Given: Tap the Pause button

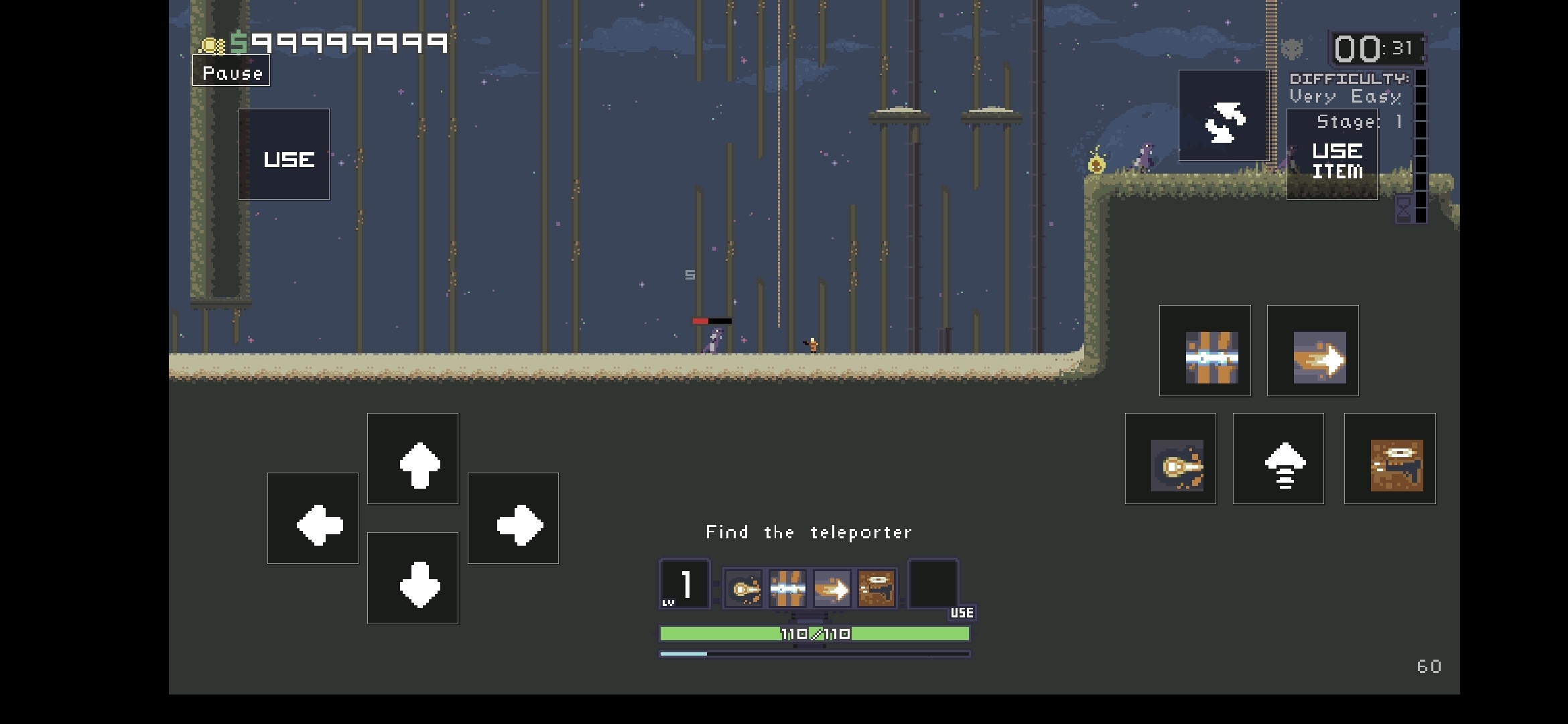Looking at the screenshot, I should pos(231,72).
